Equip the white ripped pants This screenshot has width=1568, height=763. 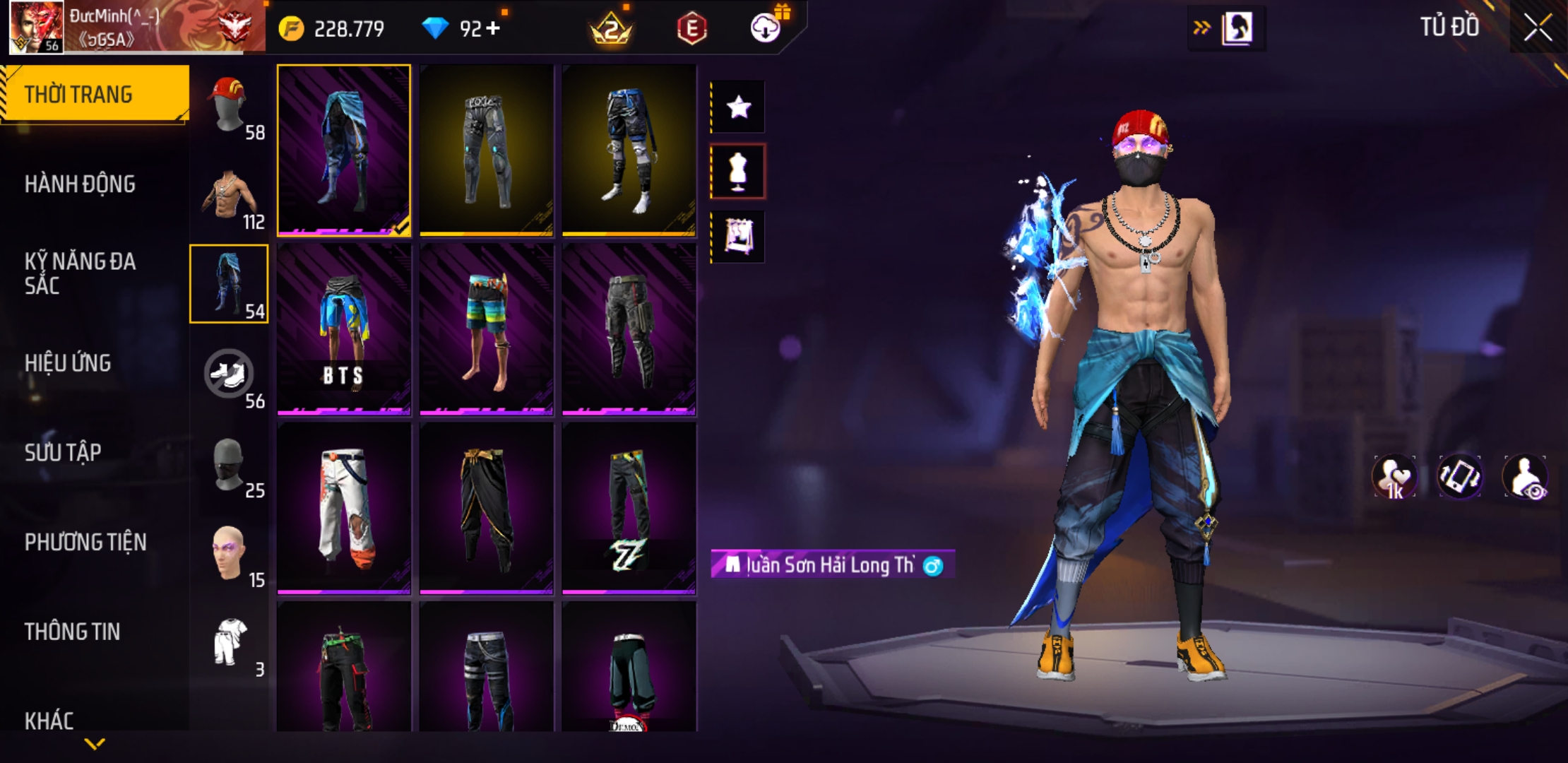[x=344, y=509]
